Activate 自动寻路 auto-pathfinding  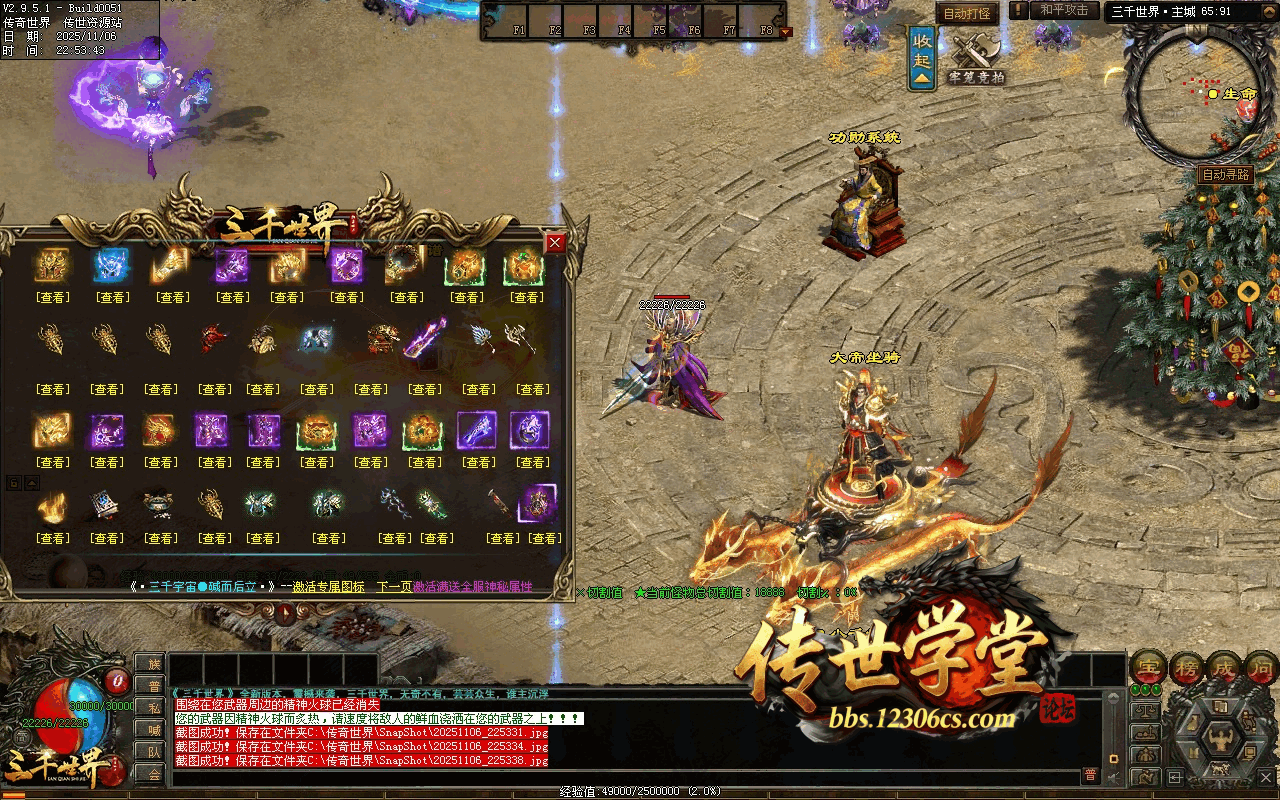pyautogui.click(x=1225, y=175)
